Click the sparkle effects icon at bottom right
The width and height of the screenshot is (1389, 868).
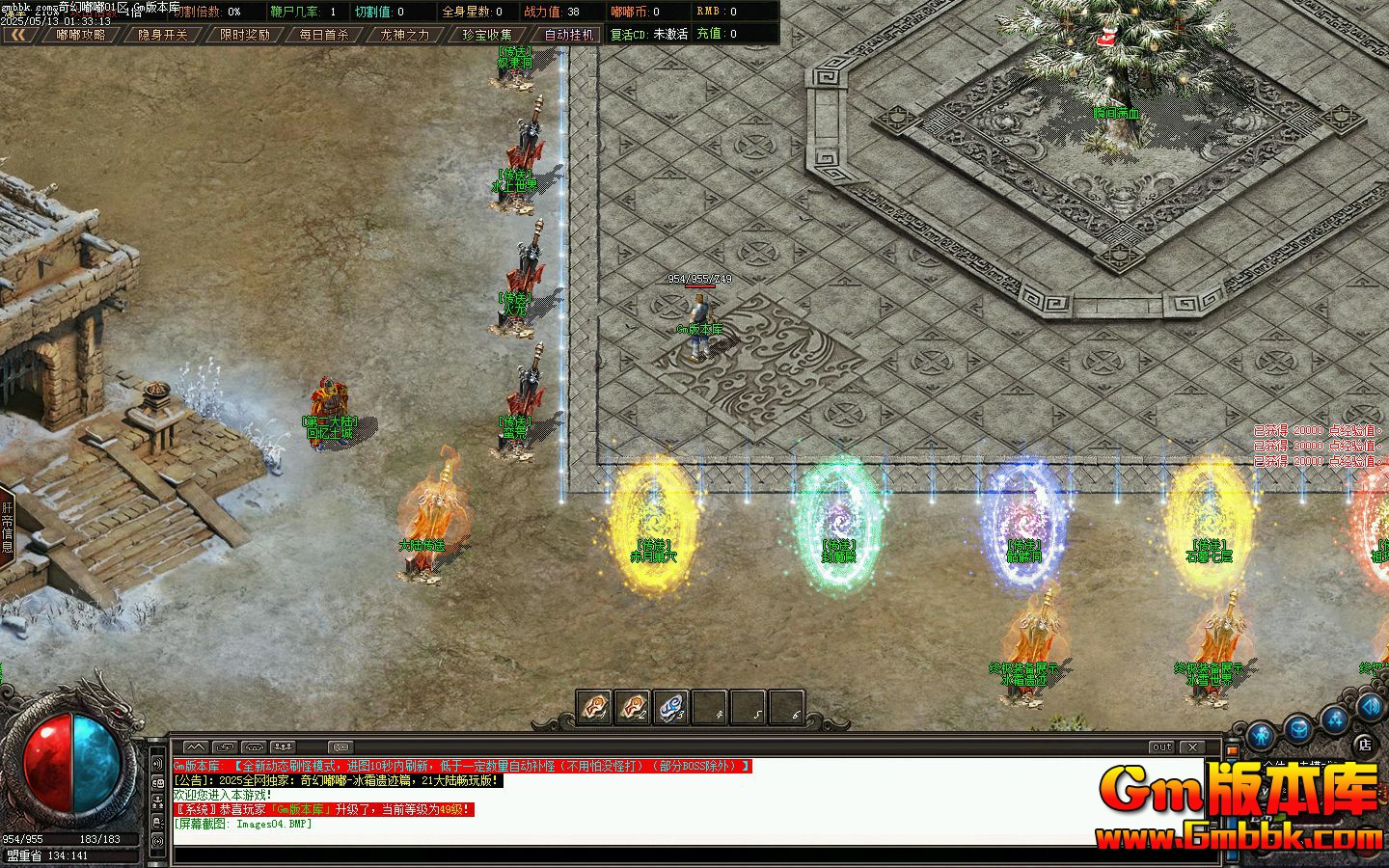click(x=1333, y=719)
